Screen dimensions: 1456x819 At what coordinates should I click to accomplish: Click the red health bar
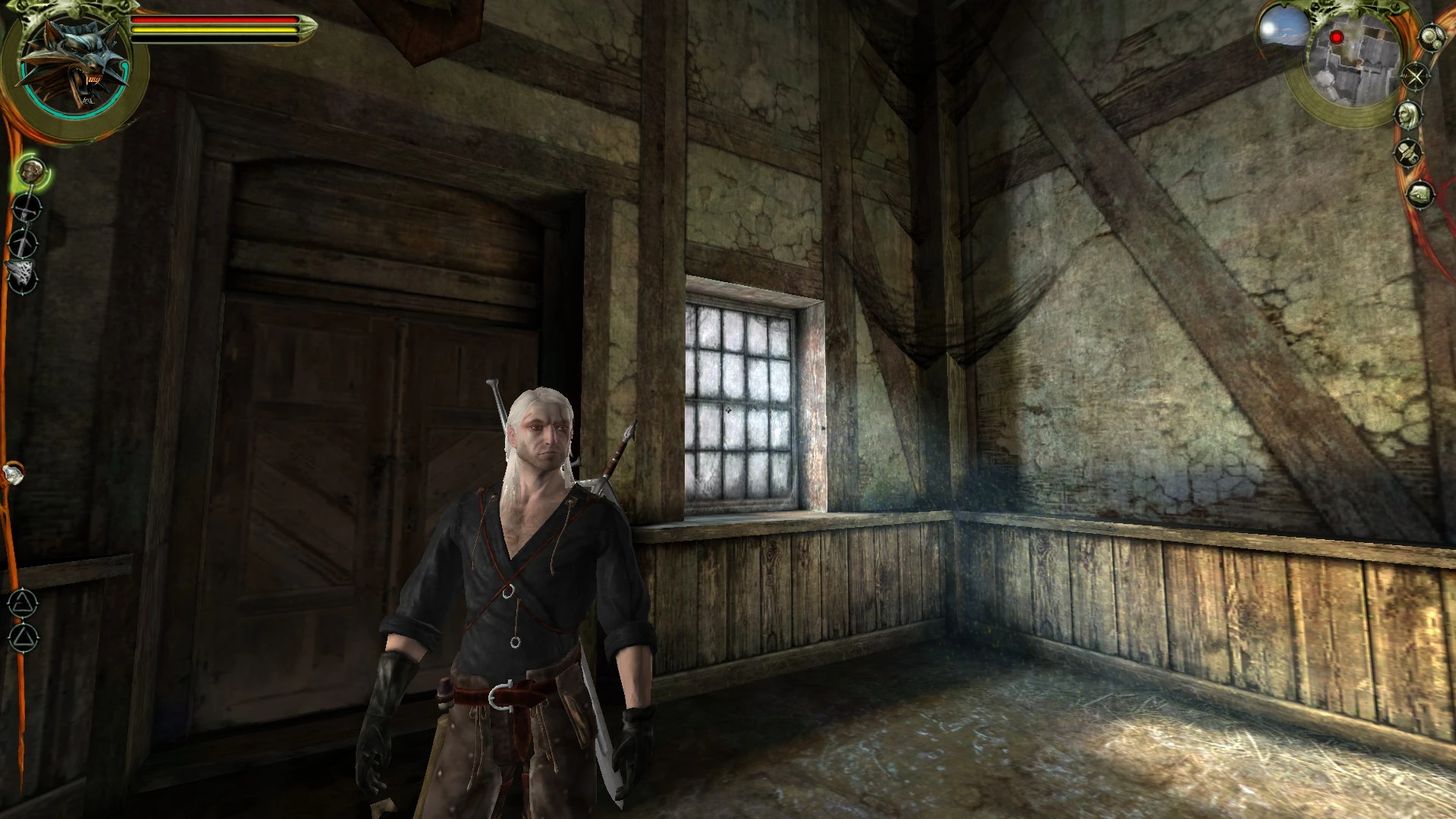(212, 20)
